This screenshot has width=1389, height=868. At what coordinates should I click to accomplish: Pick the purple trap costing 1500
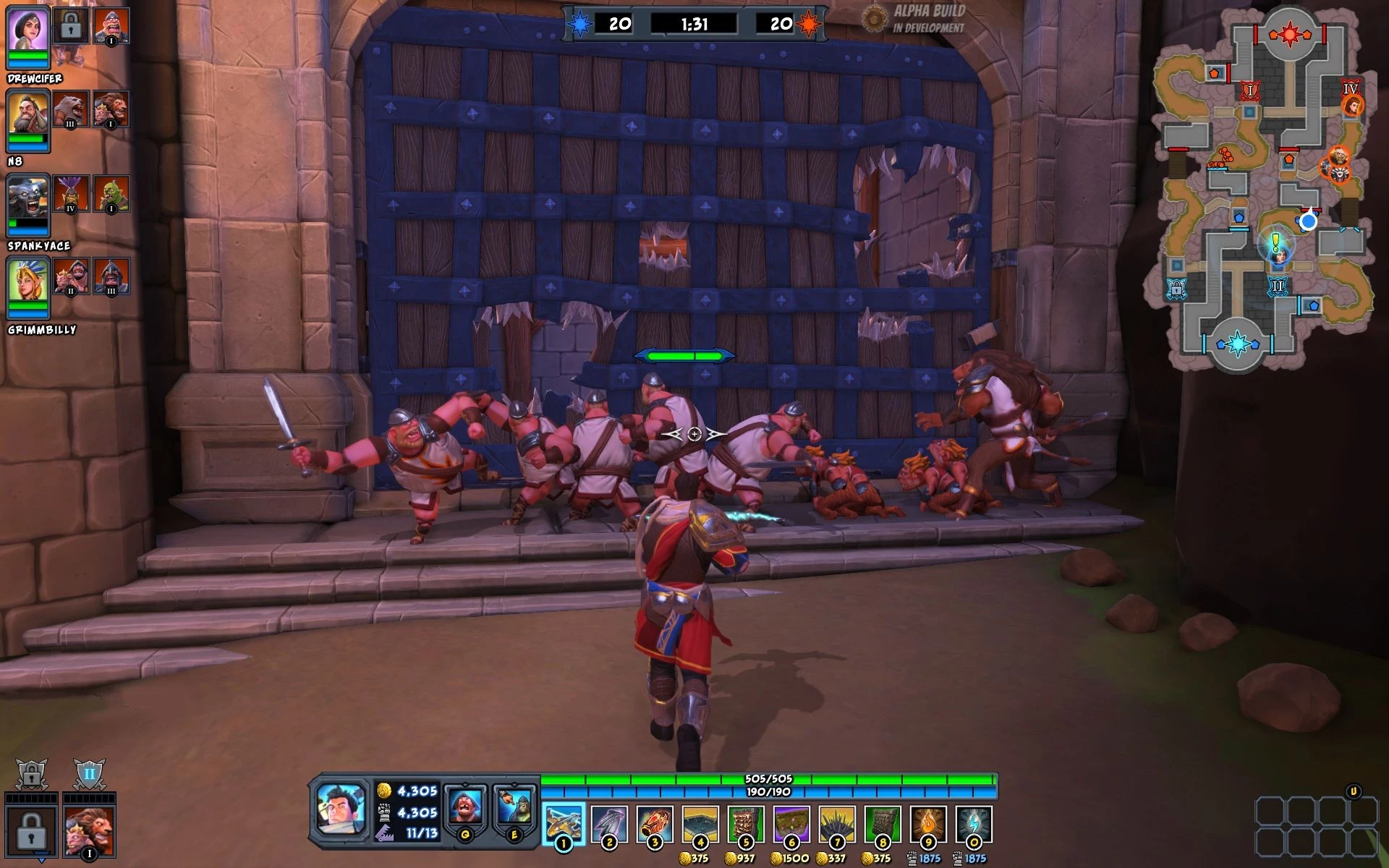pos(791,824)
